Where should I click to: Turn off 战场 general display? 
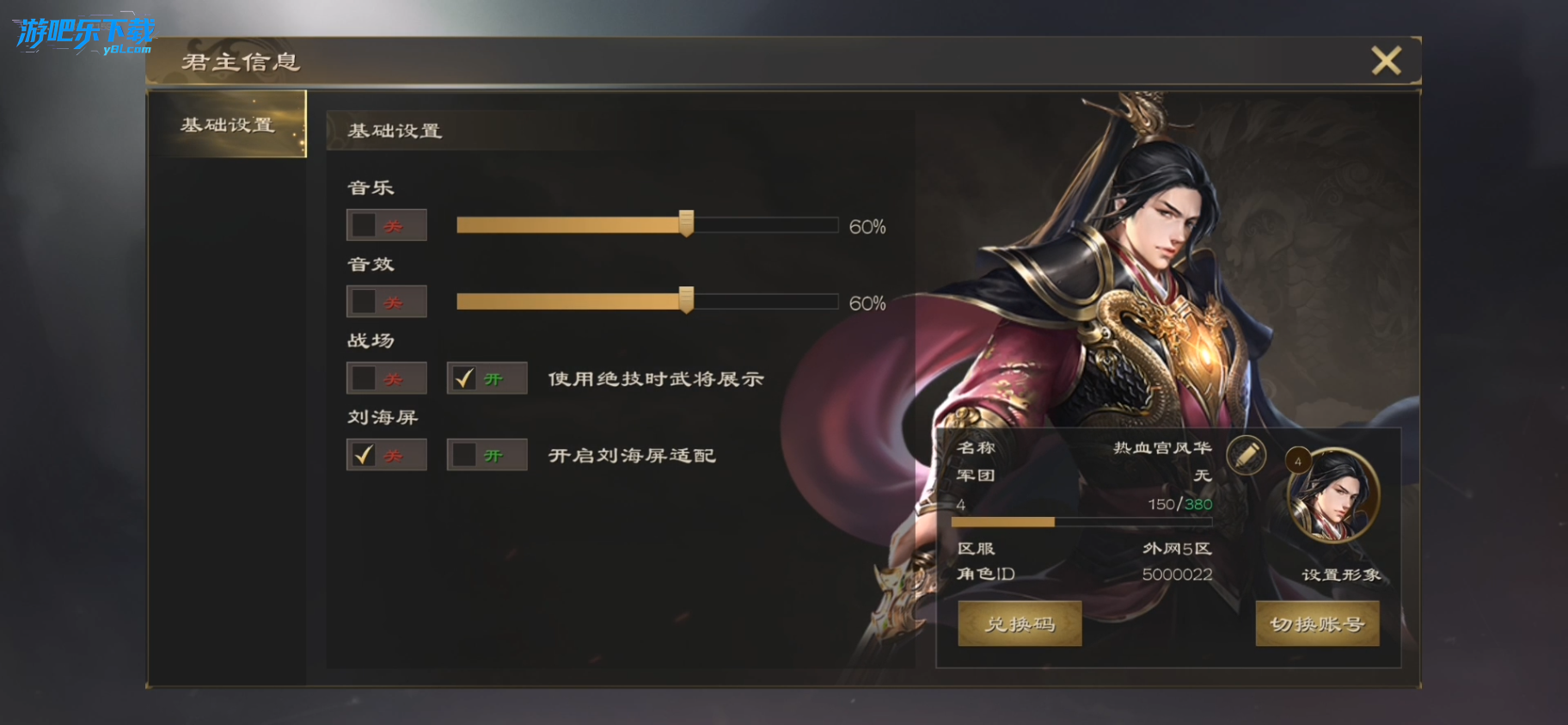coord(364,378)
